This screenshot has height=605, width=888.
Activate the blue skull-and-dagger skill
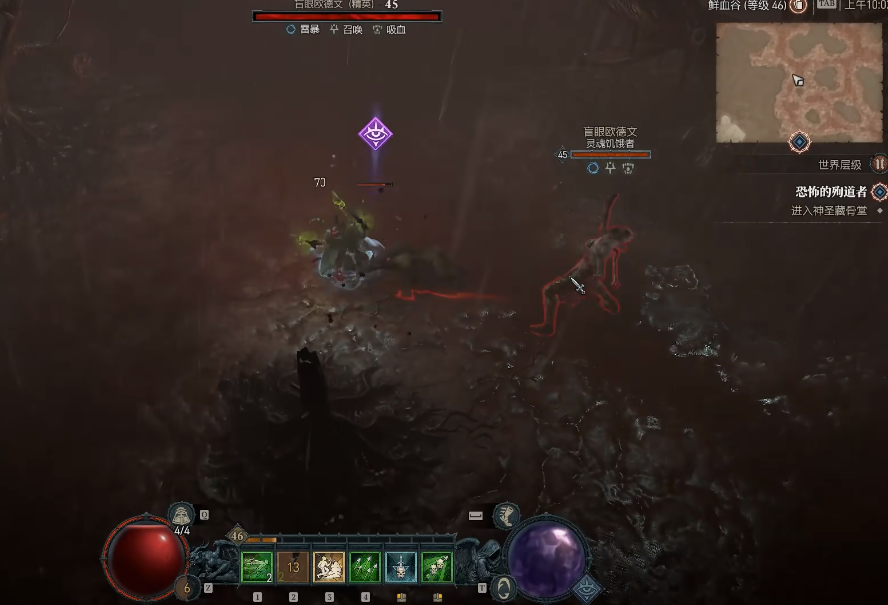[x=401, y=567]
